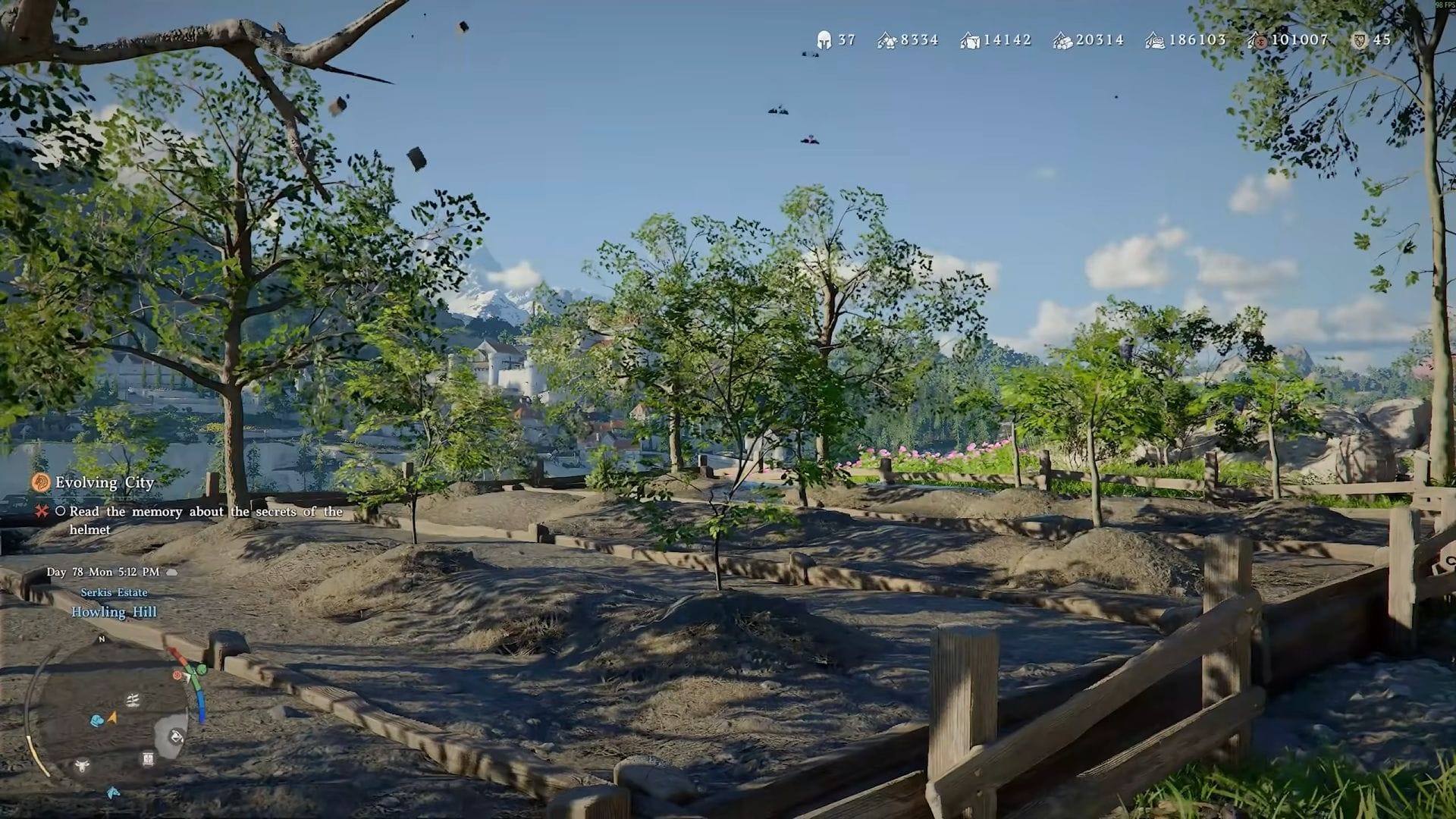Viewport: 1456px width, 819px height.
Task: Select the Howling Hill location label
Action: (114, 612)
